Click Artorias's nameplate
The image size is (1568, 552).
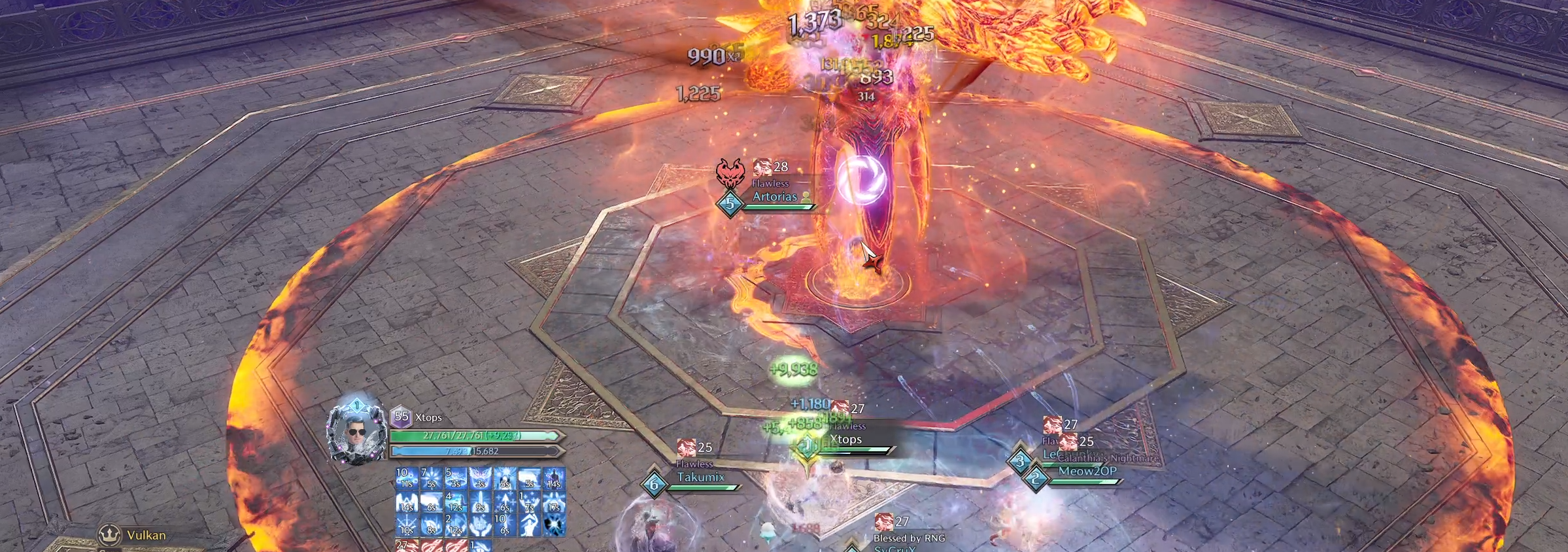pyautogui.click(x=775, y=198)
